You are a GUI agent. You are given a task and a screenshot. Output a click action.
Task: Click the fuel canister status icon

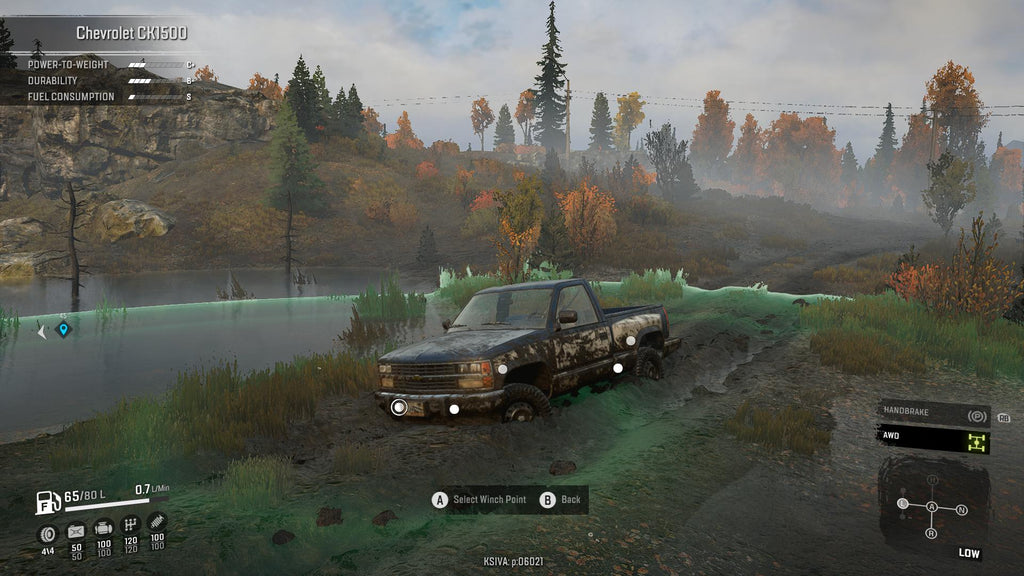tap(75, 529)
